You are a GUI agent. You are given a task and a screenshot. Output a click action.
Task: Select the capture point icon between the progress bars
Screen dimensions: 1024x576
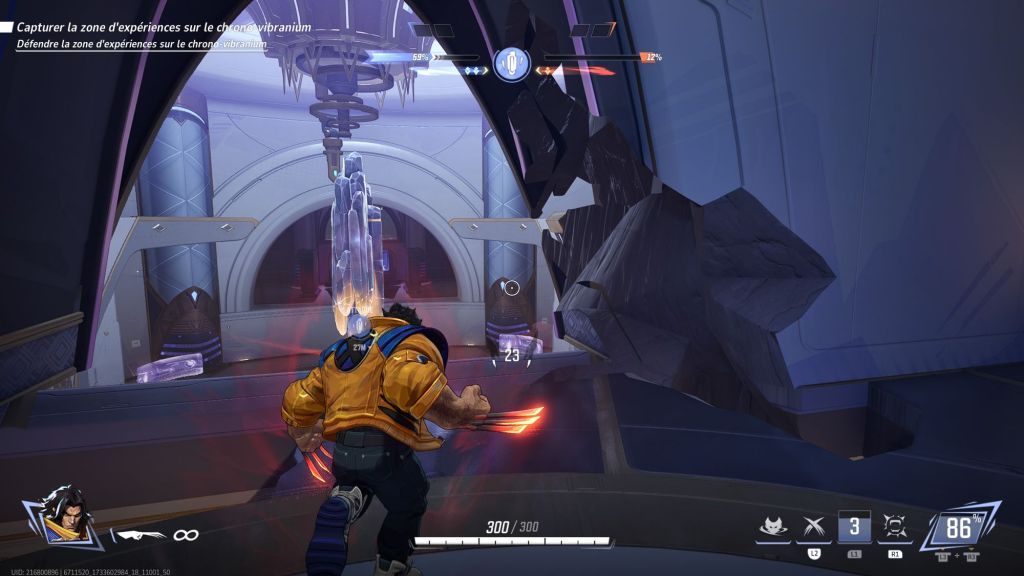tap(511, 64)
